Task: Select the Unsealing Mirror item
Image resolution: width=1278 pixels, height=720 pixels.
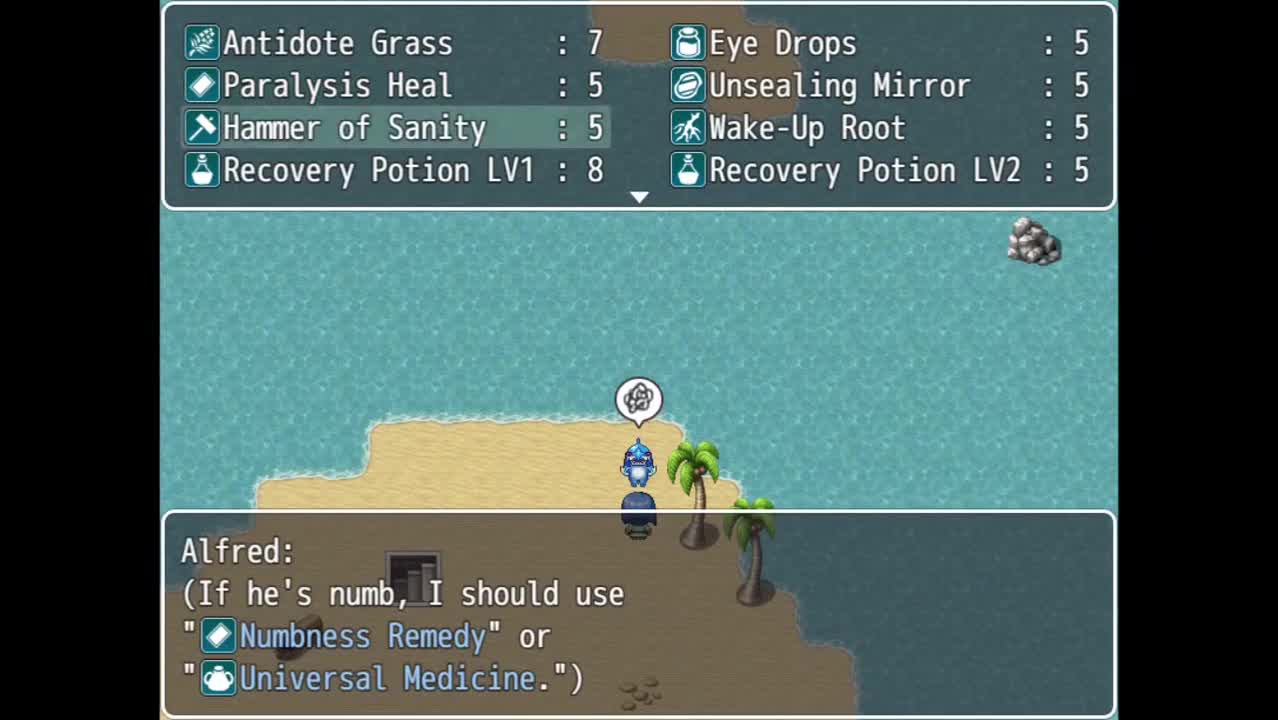Action: click(880, 86)
